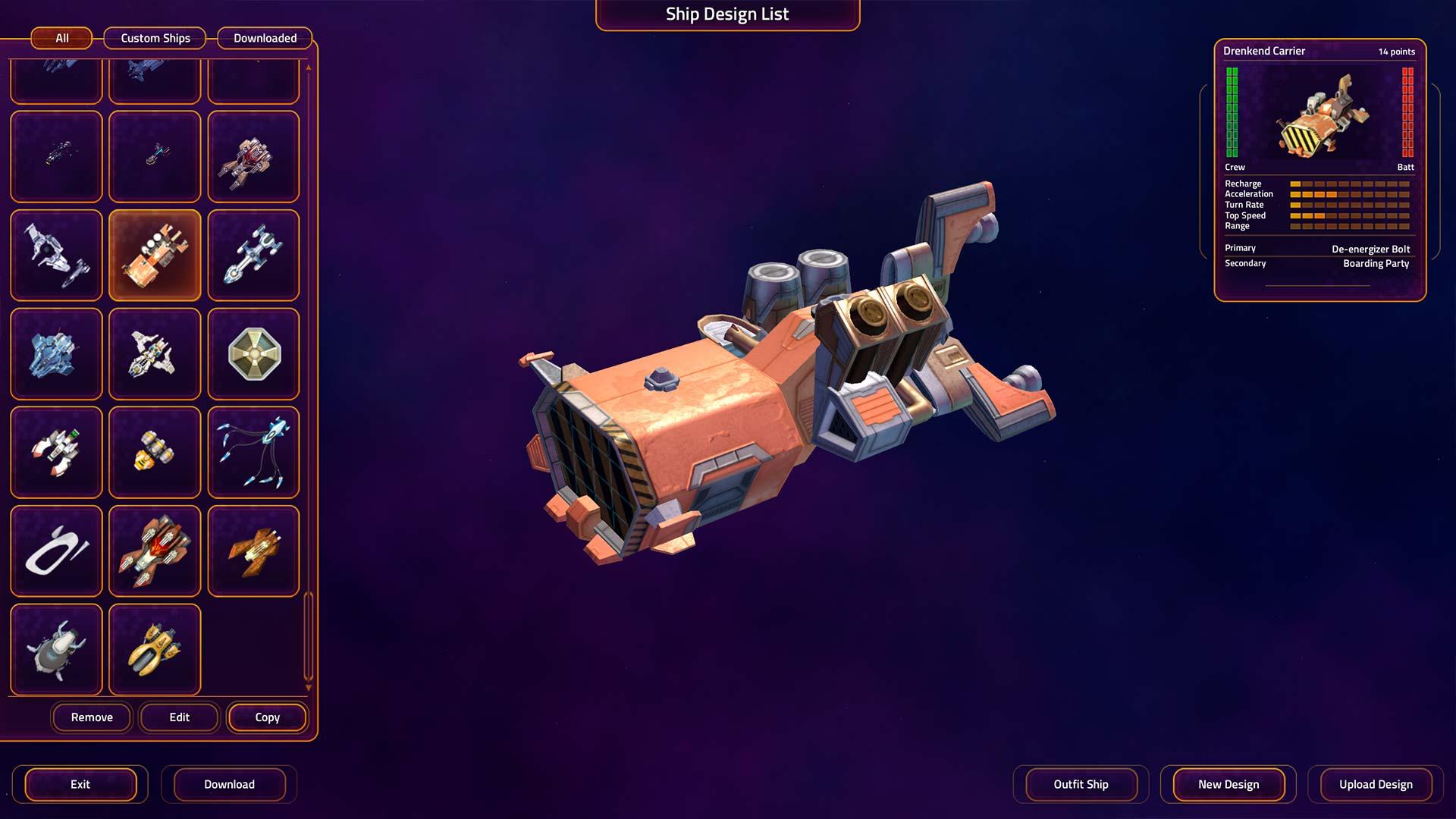This screenshot has width=1456, height=819.
Task: Upload Design to the server
Action: coord(1376,784)
